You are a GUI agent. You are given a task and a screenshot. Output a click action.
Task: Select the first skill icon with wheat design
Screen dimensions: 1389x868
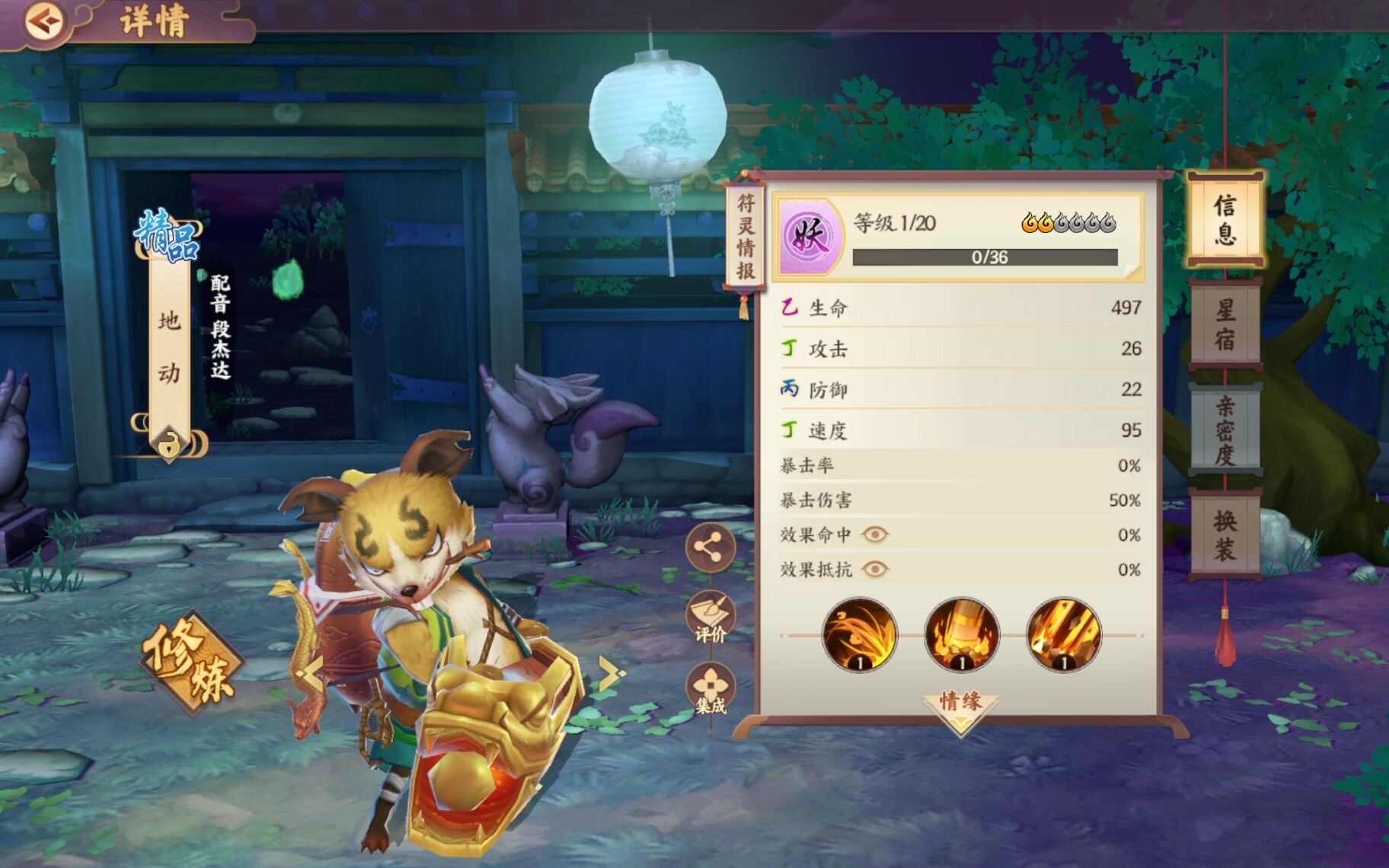pyautogui.click(x=857, y=634)
